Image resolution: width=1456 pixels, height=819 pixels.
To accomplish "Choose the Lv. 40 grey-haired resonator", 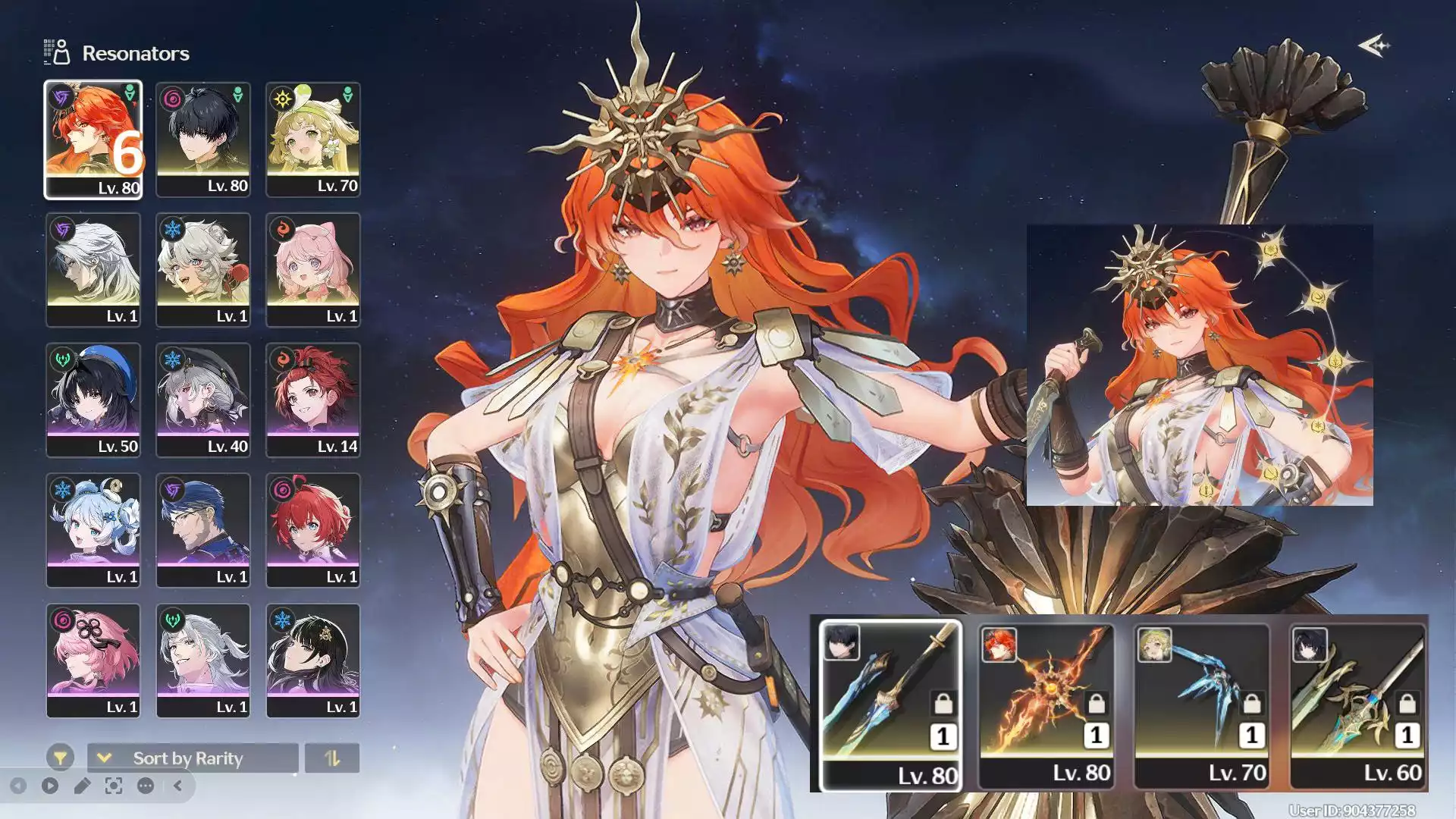I will 202,400.
